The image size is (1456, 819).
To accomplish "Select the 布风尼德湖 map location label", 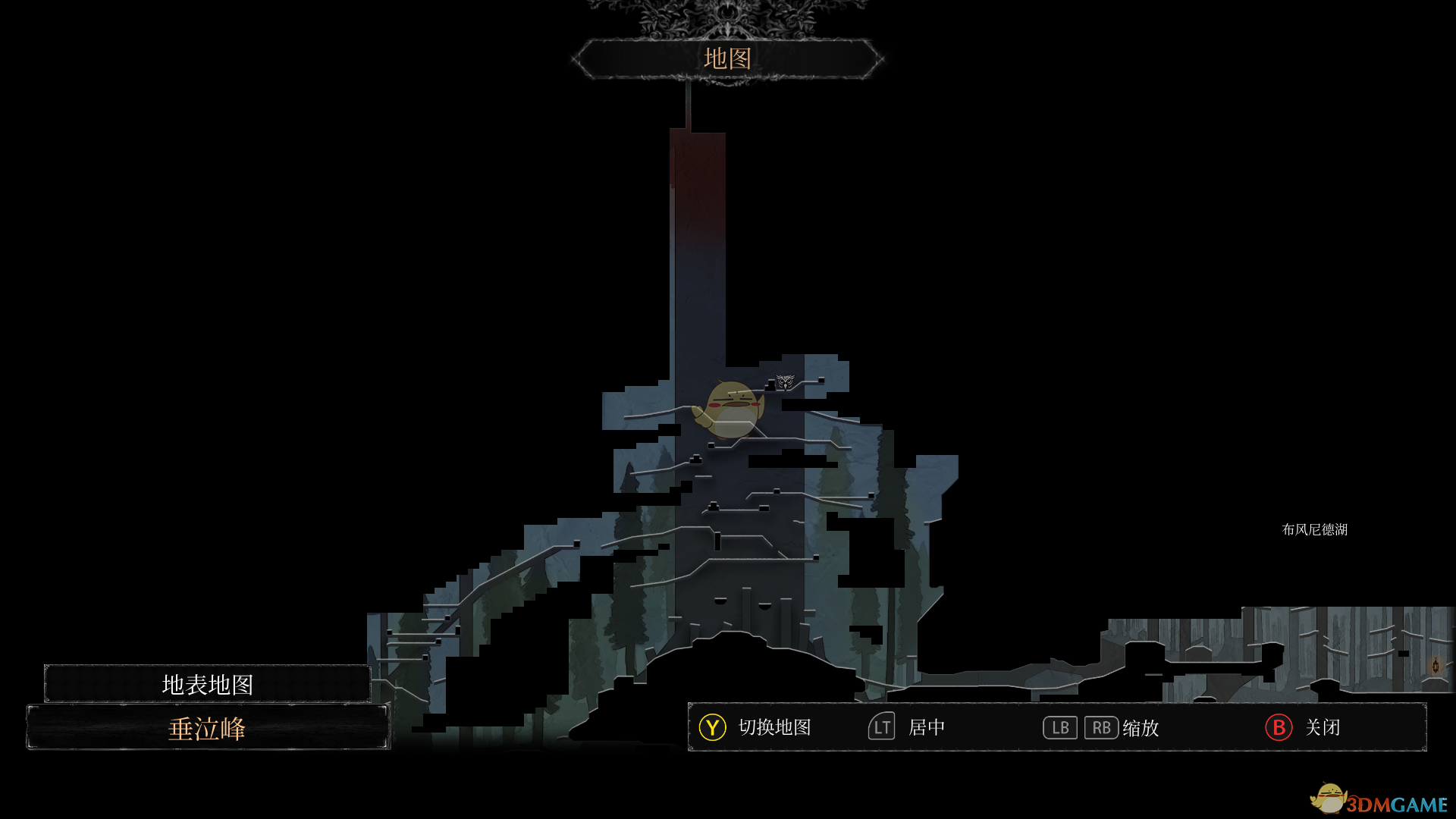I will [x=1314, y=529].
